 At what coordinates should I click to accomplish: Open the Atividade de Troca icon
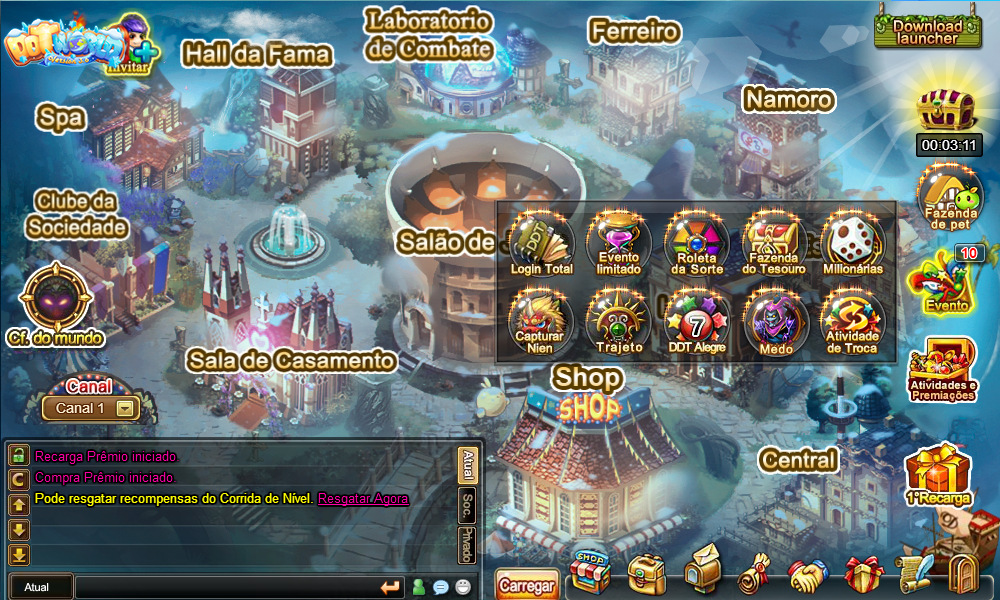[x=853, y=320]
